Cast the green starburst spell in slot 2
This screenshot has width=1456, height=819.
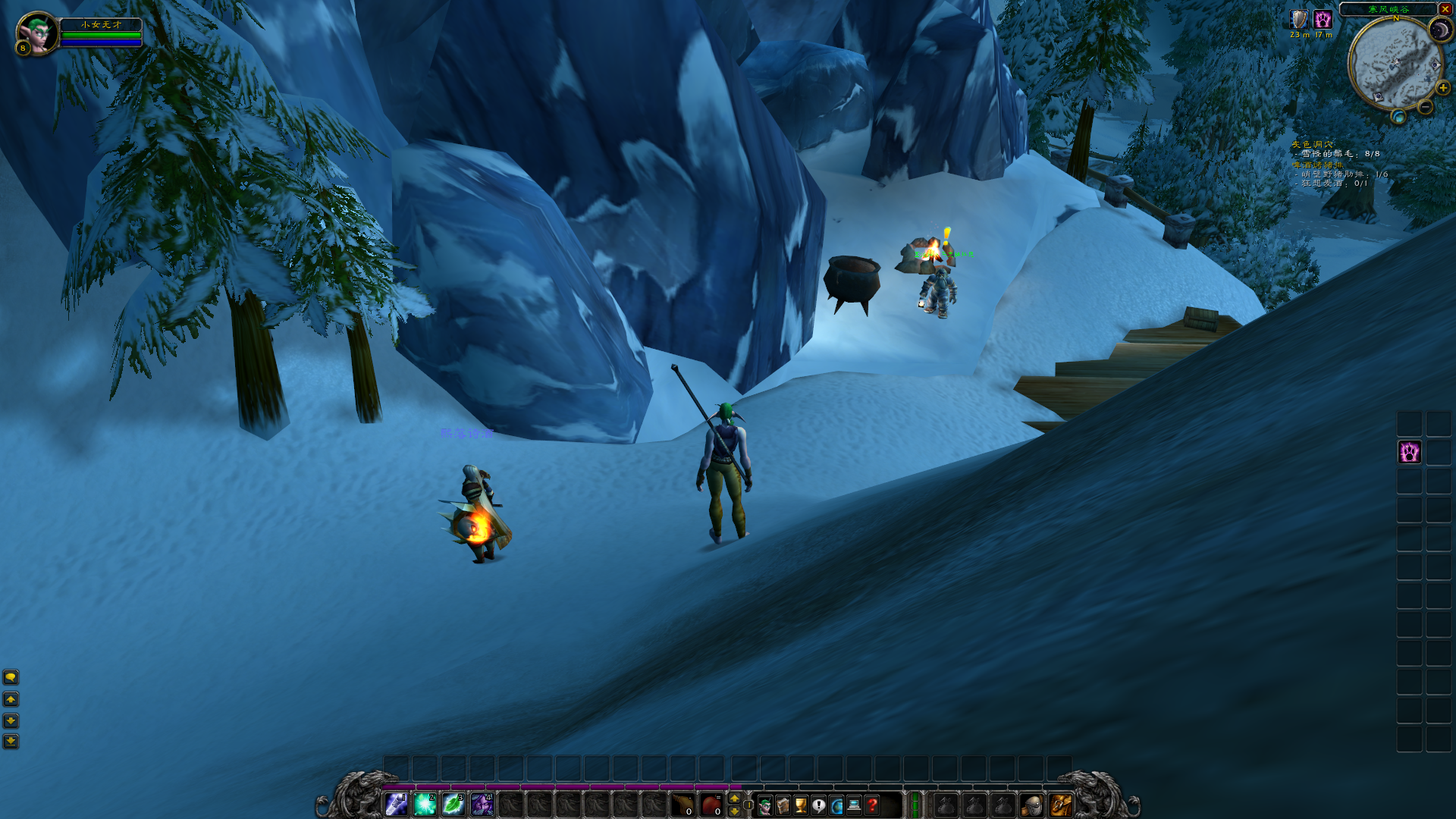[x=425, y=804]
